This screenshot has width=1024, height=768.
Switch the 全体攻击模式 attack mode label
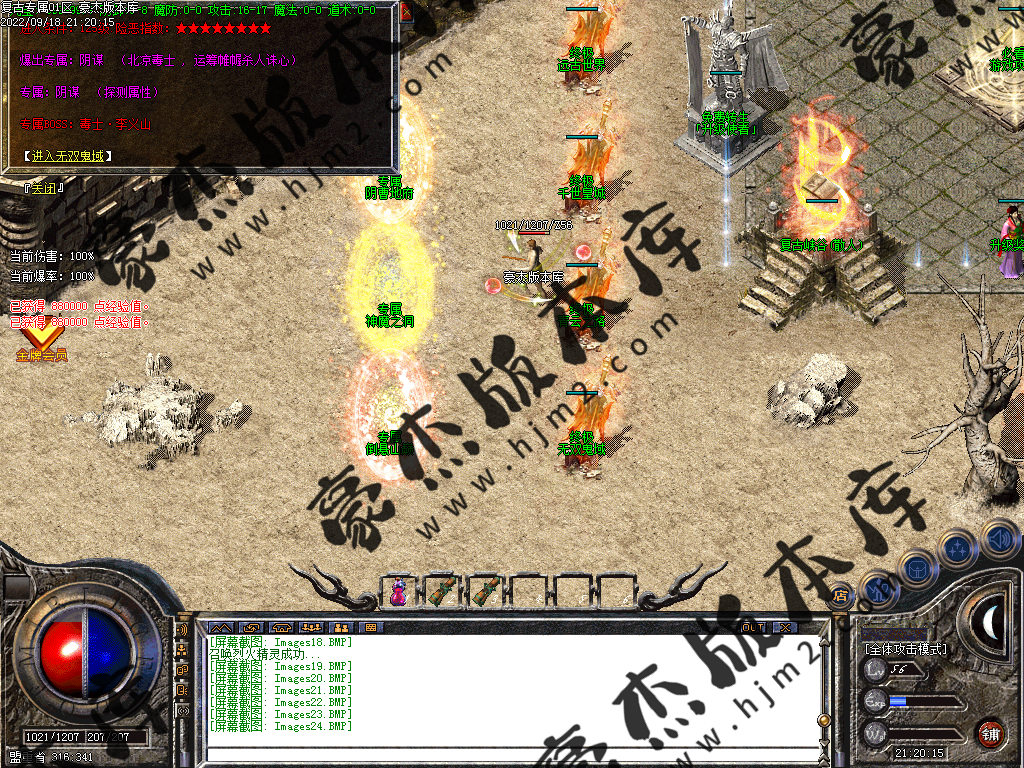click(905, 649)
